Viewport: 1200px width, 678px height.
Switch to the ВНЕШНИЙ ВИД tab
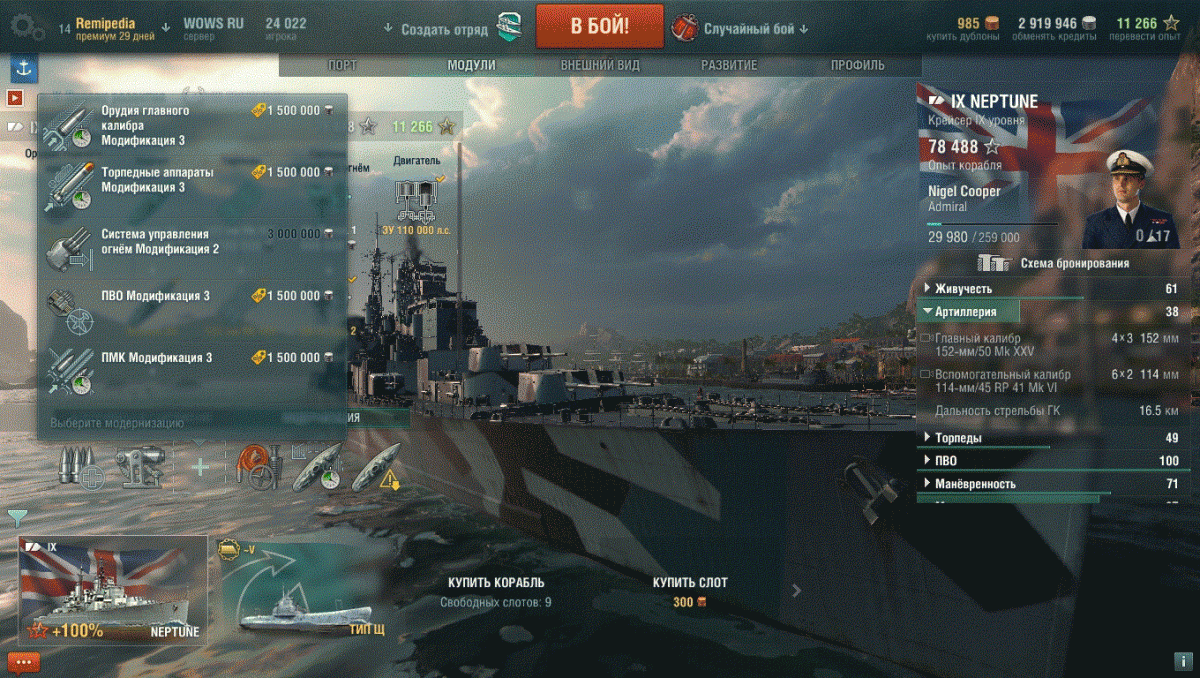600,65
